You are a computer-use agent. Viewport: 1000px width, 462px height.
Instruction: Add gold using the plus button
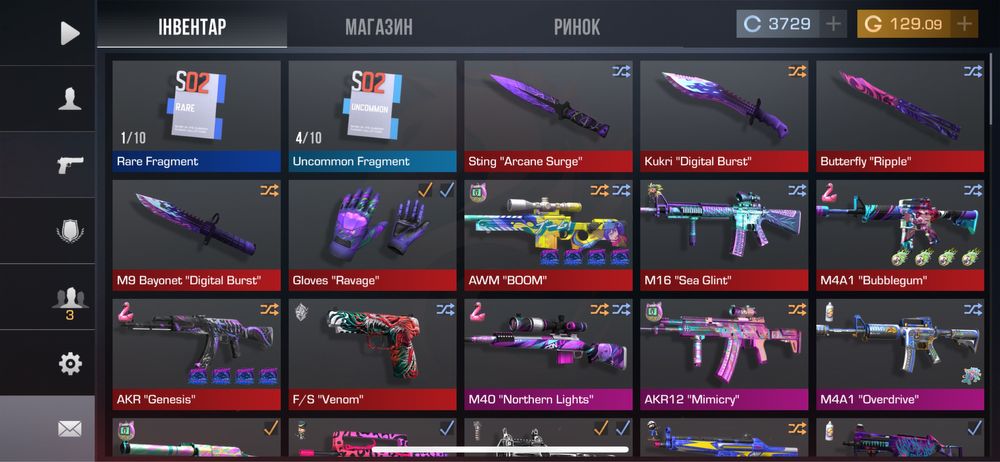click(x=964, y=24)
